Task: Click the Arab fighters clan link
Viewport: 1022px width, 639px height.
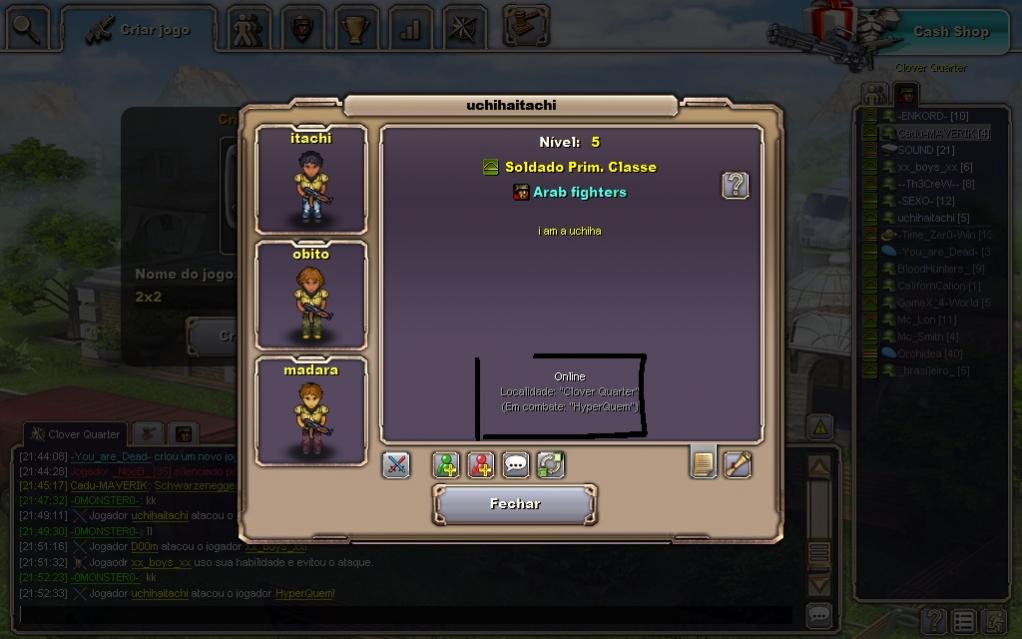Action: click(579, 192)
